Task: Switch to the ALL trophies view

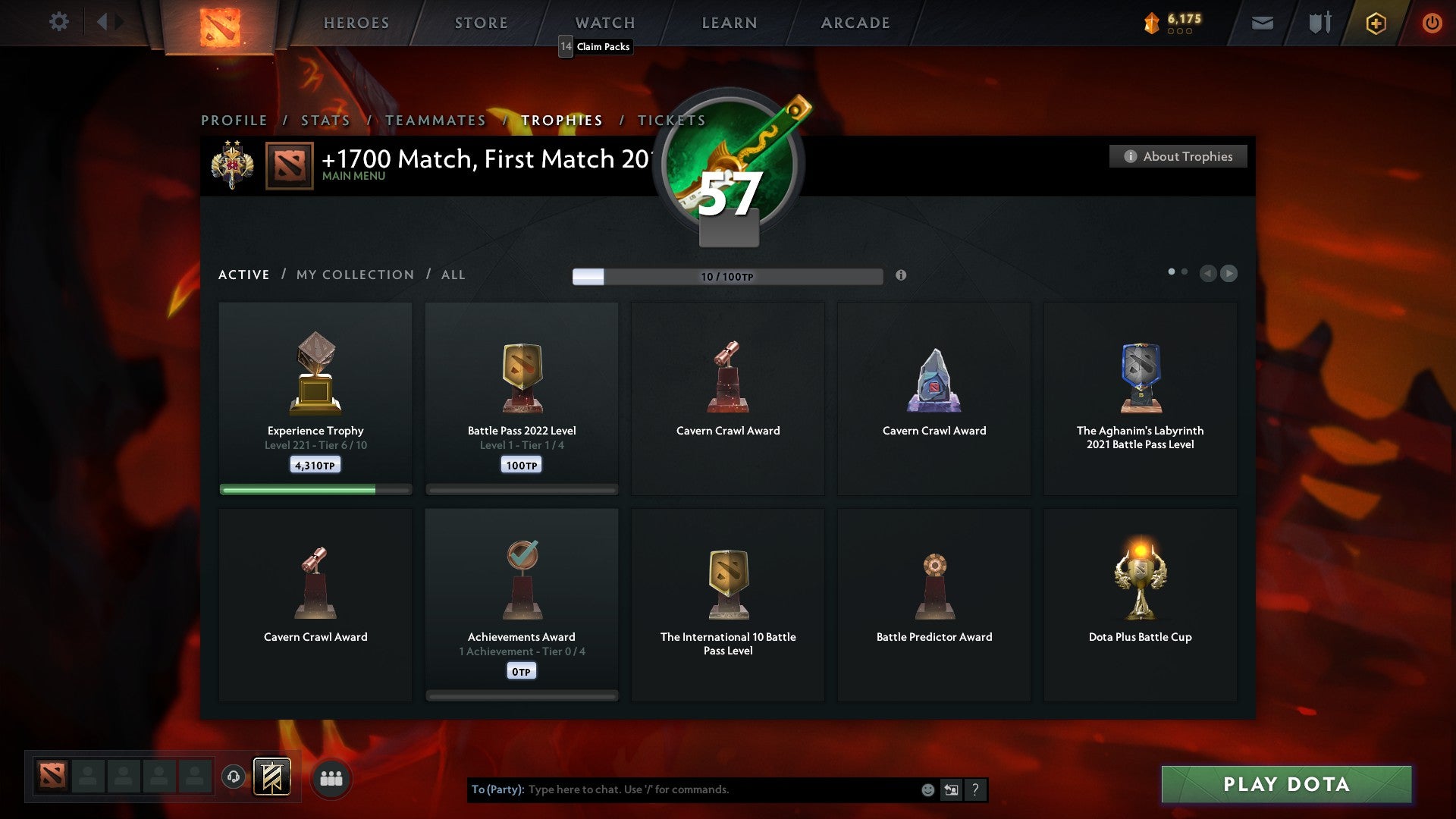Action: (x=453, y=275)
